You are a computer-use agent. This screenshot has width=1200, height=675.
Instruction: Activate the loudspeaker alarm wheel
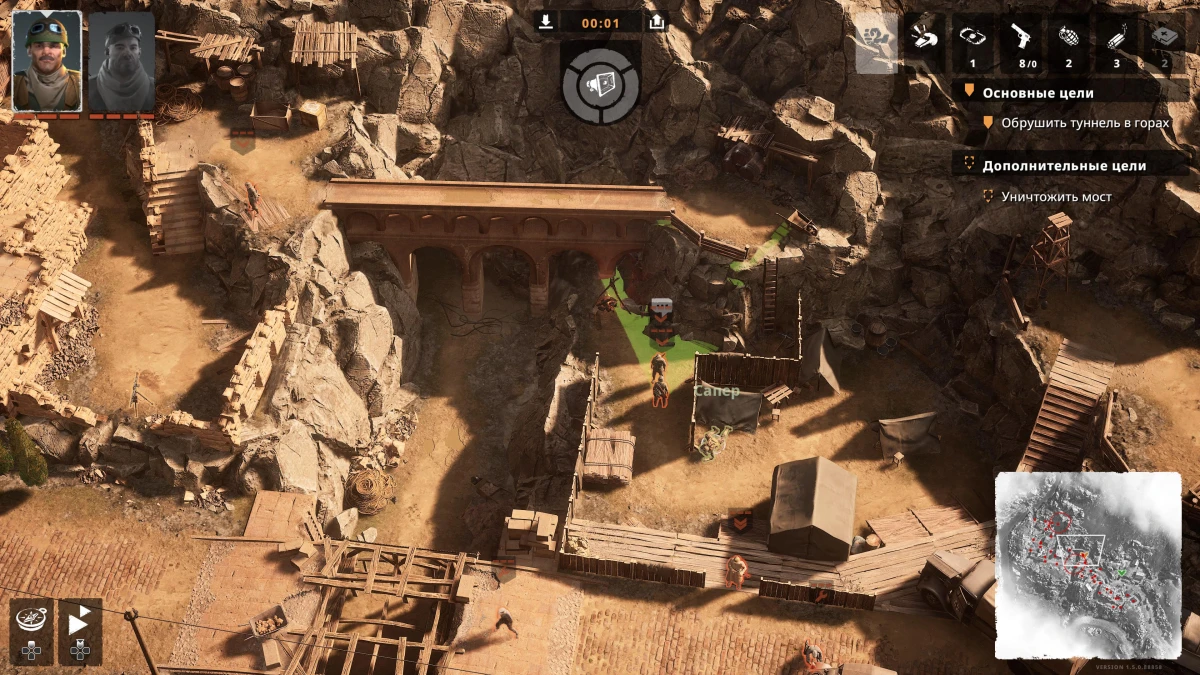pyautogui.click(x=600, y=84)
